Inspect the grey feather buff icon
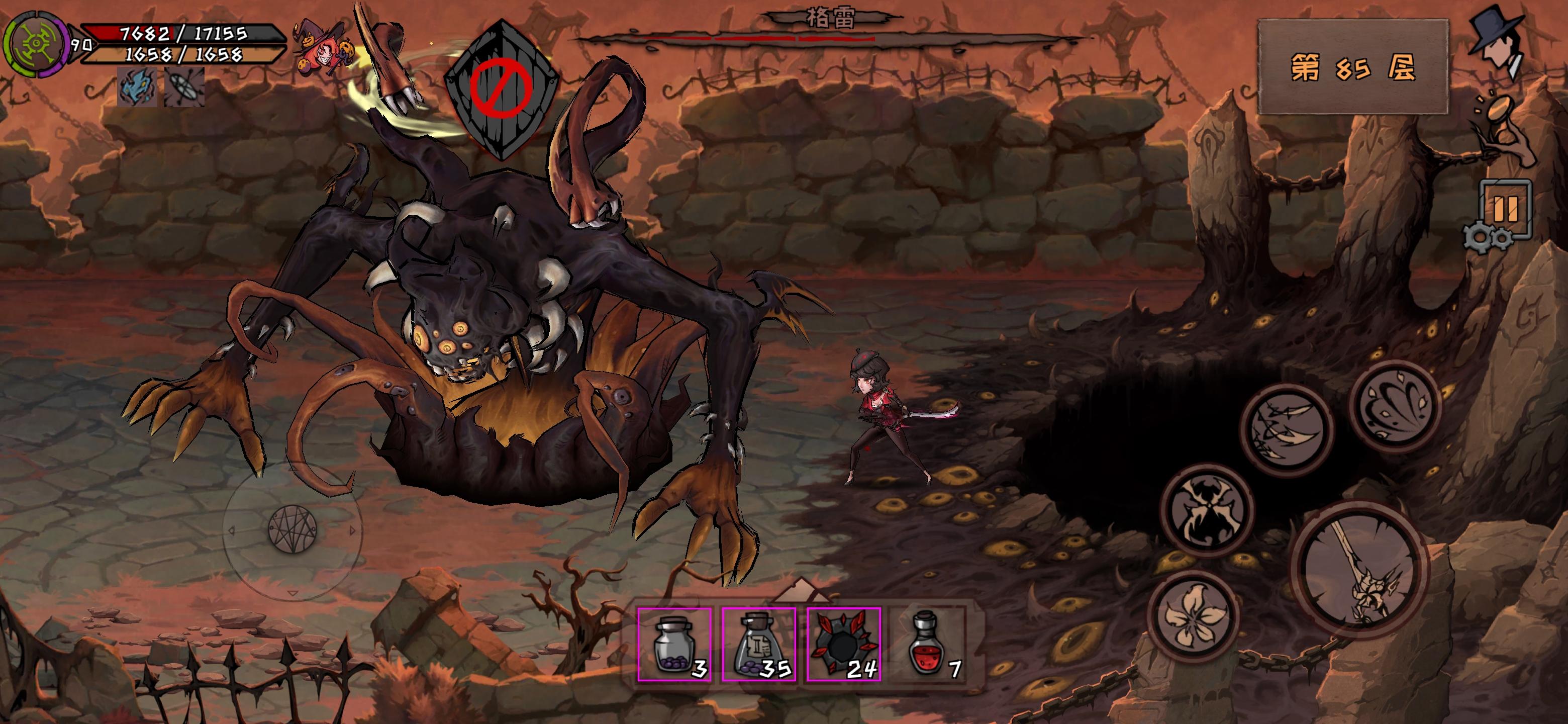This screenshot has height=724, width=1568. tap(184, 87)
